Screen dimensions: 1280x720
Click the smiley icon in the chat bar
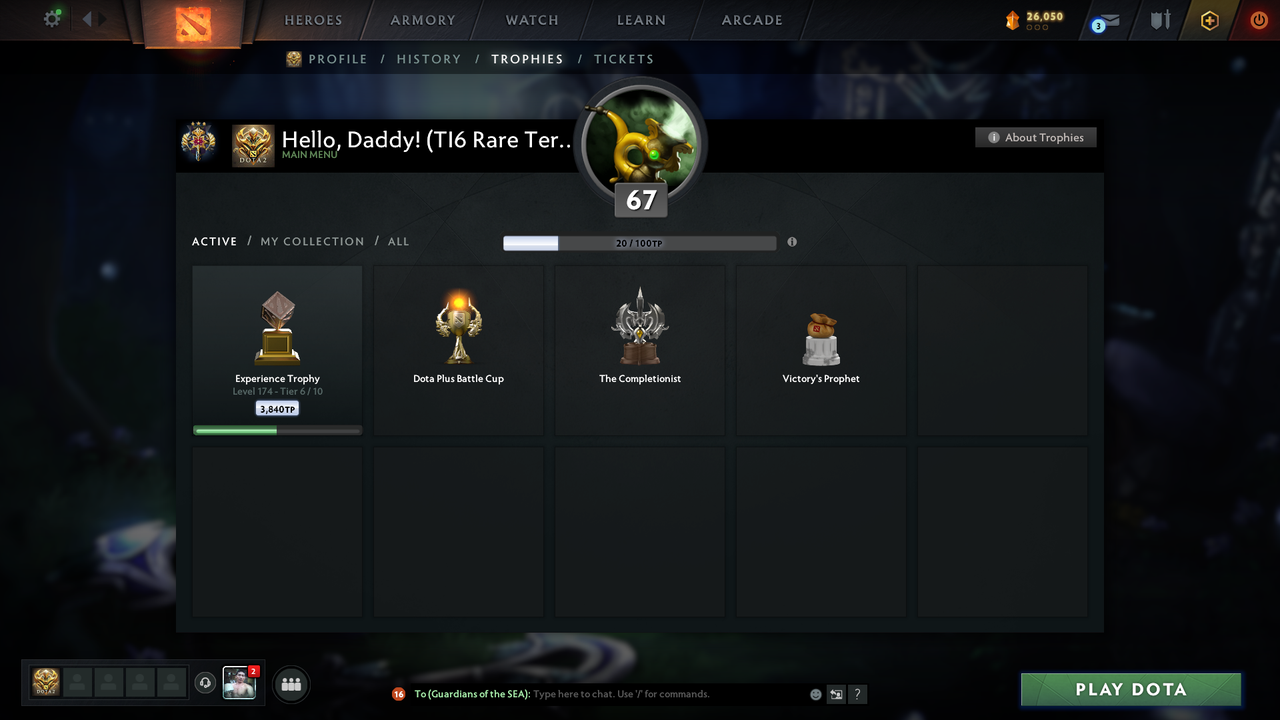coord(815,693)
